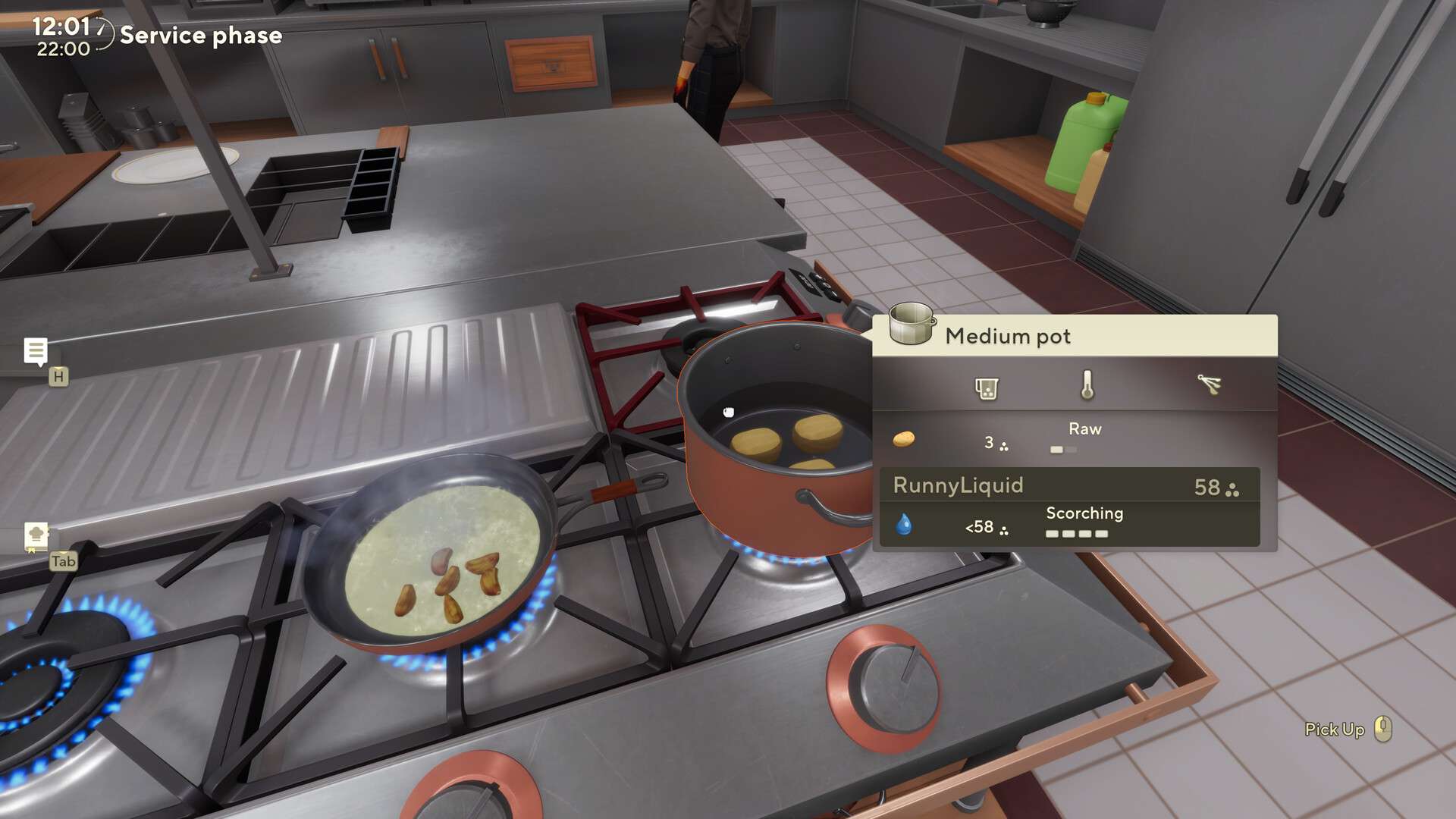This screenshot has height=819, width=1456.
Task: Click the Raw doneness progress bar
Action: click(1064, 449)
